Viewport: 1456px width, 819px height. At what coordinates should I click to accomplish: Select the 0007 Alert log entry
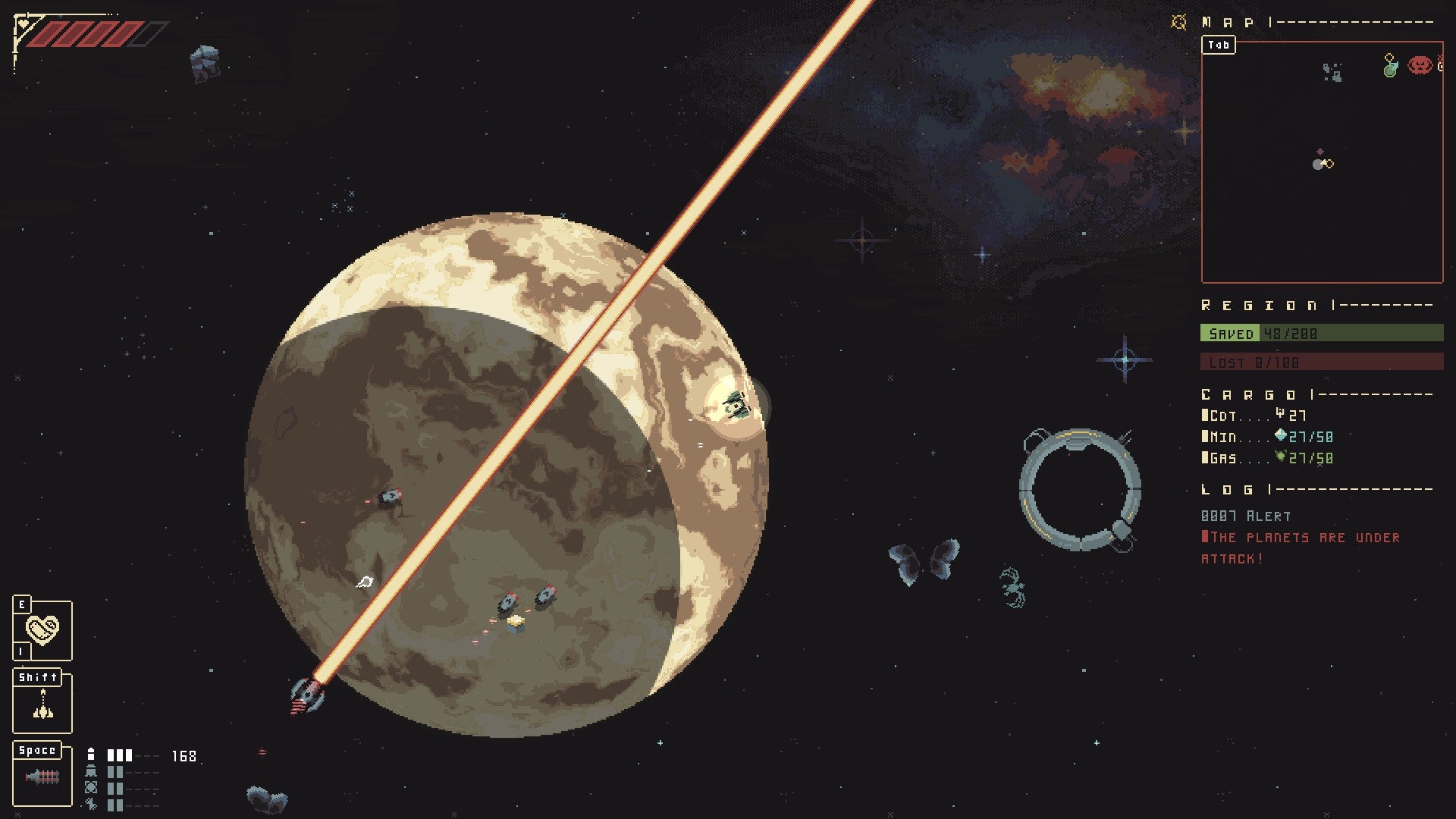1245,516
